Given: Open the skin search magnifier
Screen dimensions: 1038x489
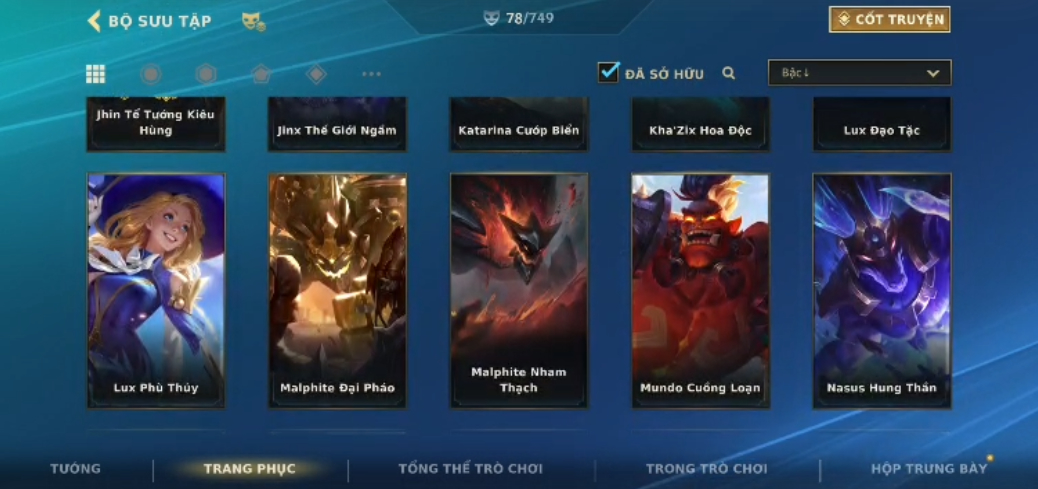Looking at the screenshot, I should point(729,73).
